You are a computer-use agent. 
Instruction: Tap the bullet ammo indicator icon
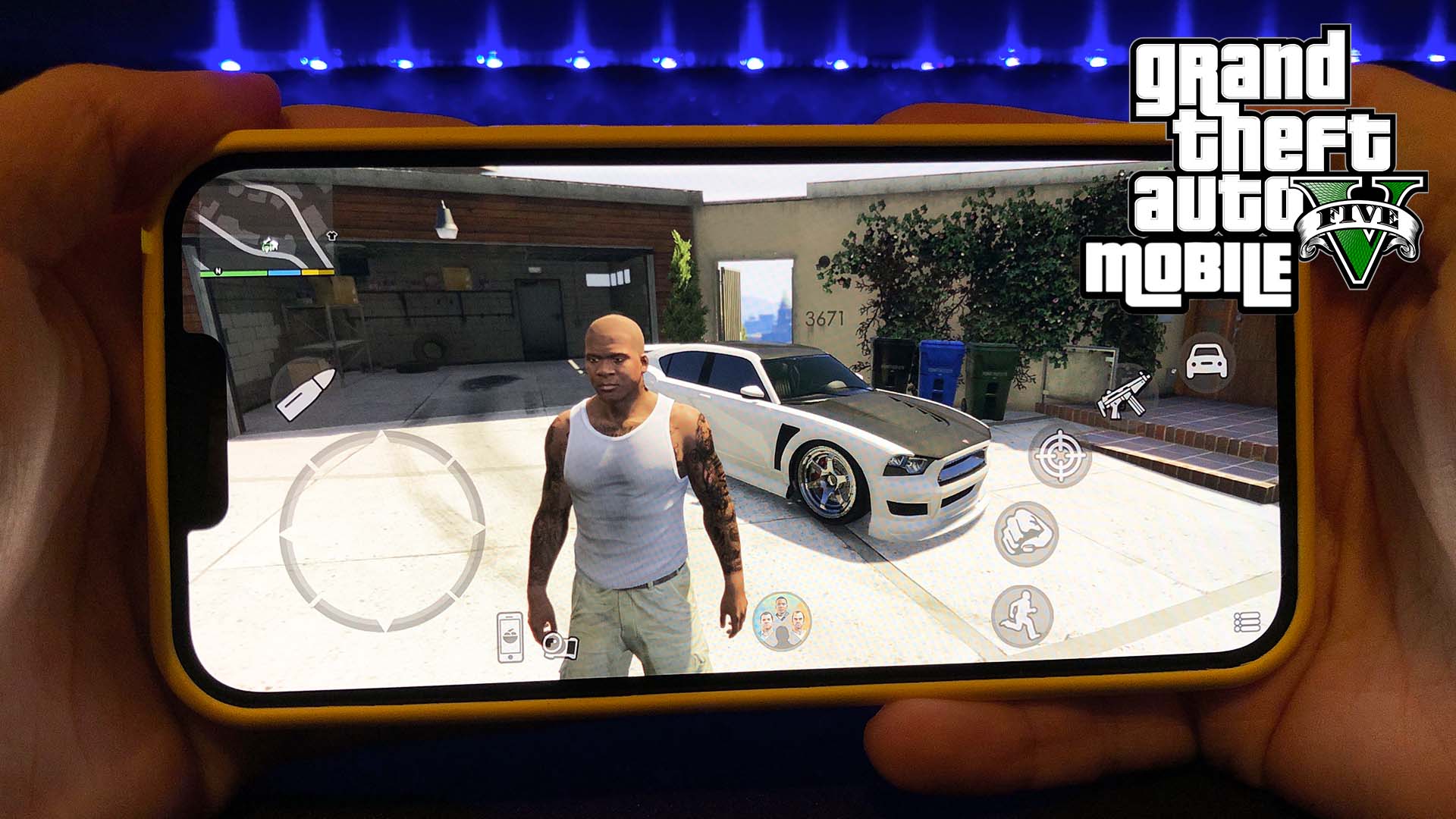click(x=306, y=394)
